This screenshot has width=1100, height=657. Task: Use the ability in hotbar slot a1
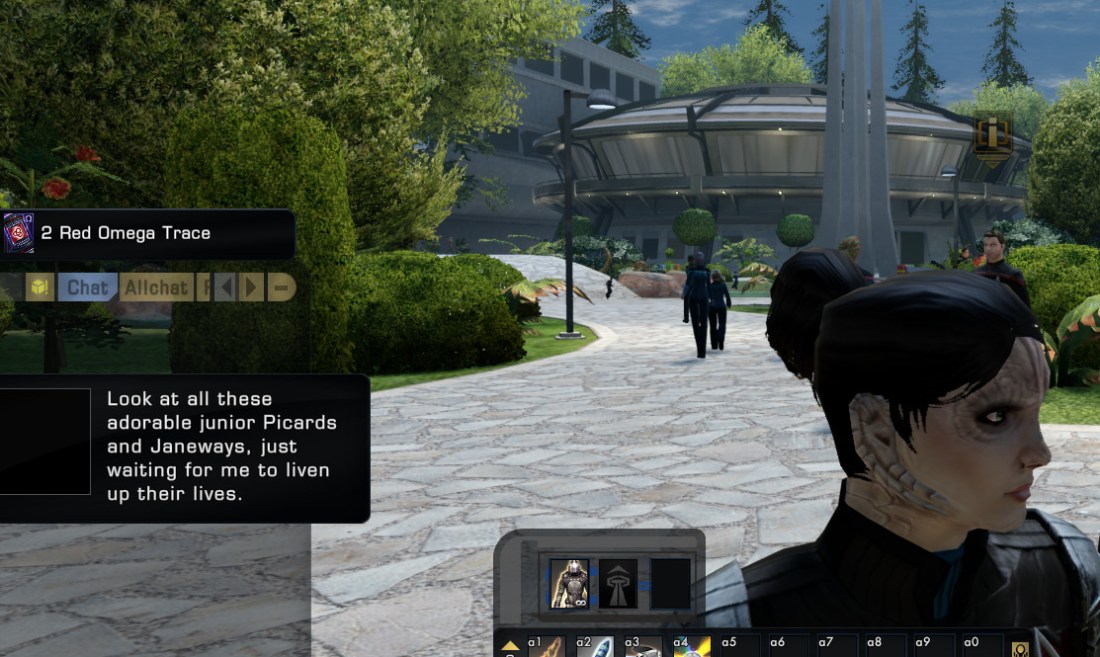pos(546,648)
